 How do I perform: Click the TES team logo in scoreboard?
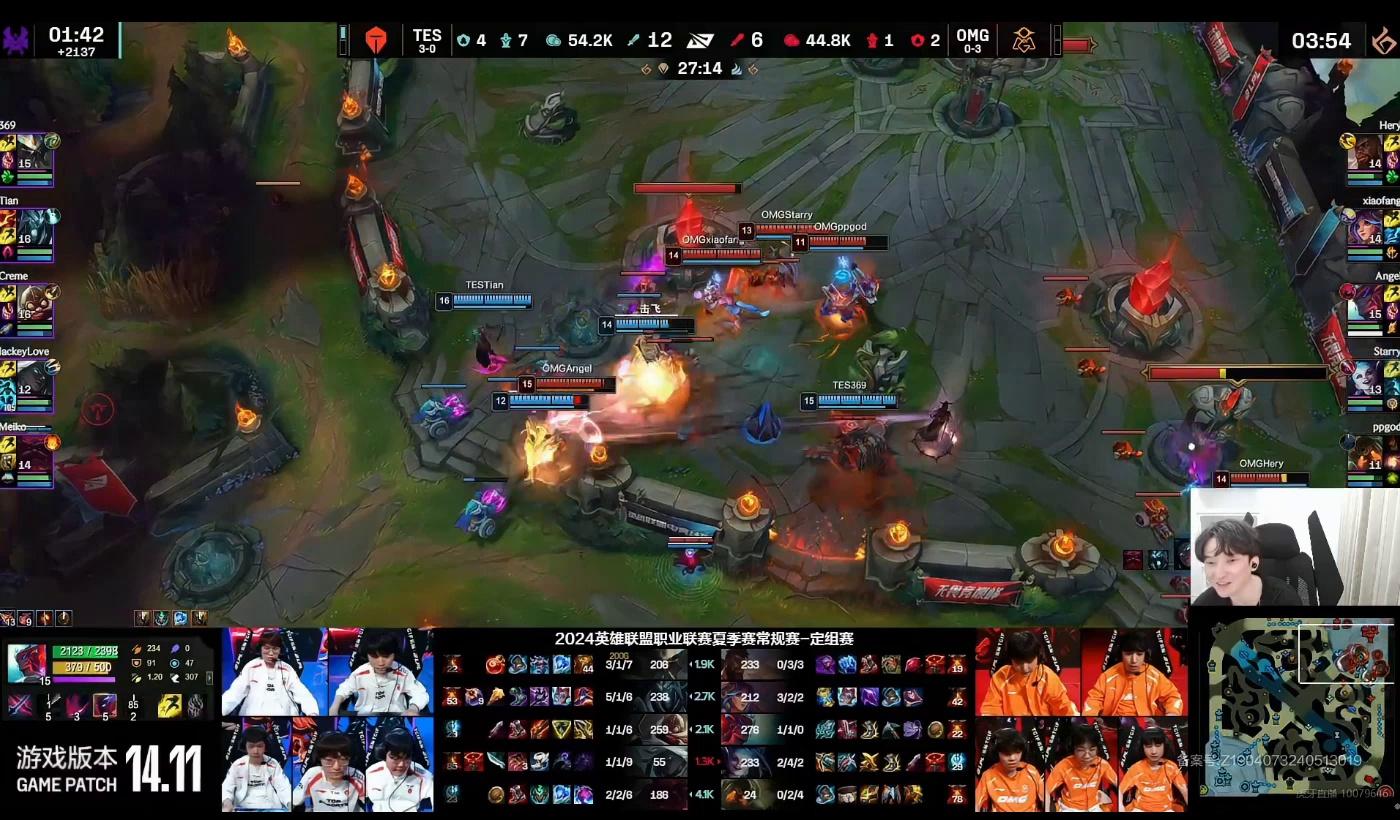[376, 40]
